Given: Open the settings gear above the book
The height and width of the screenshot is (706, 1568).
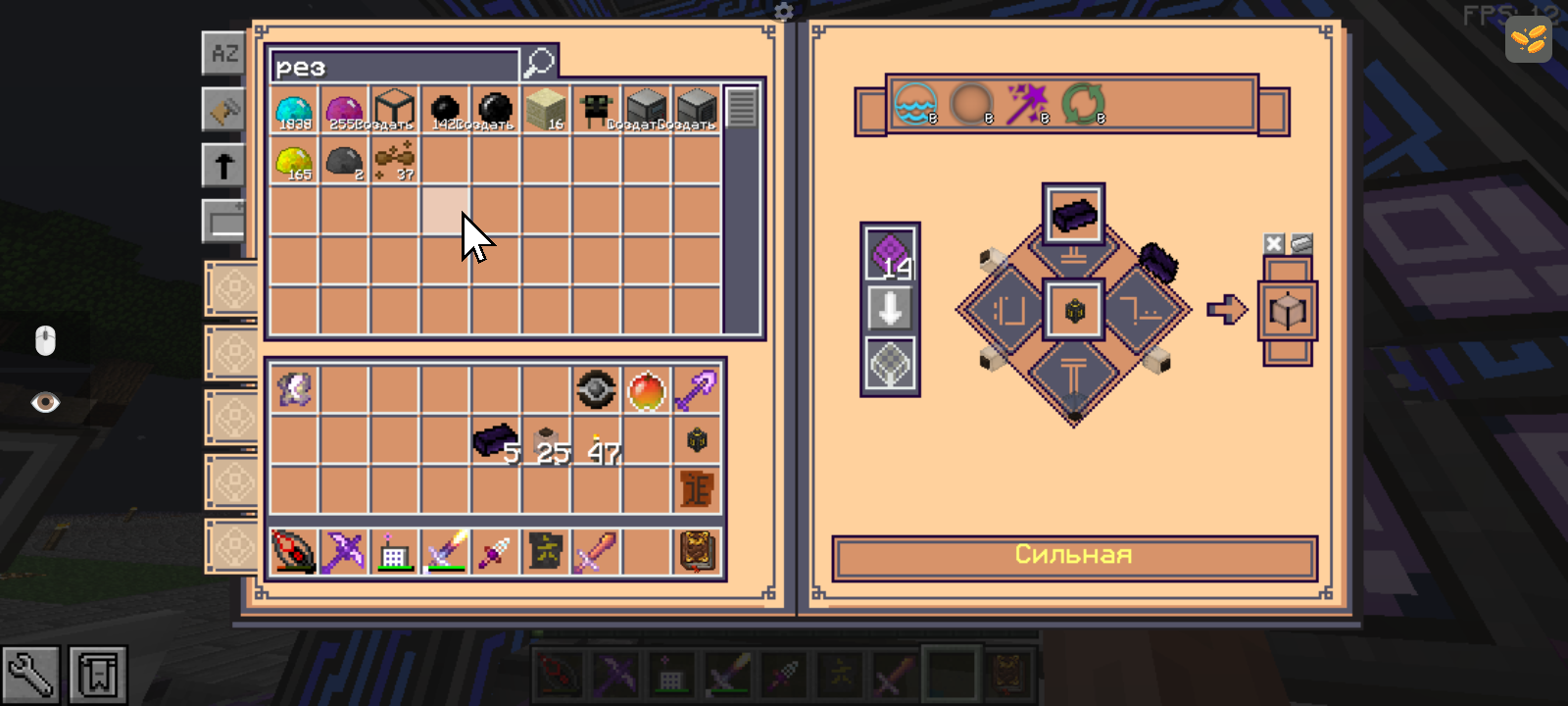Looking at the screenshot, I should coord(784,12).
